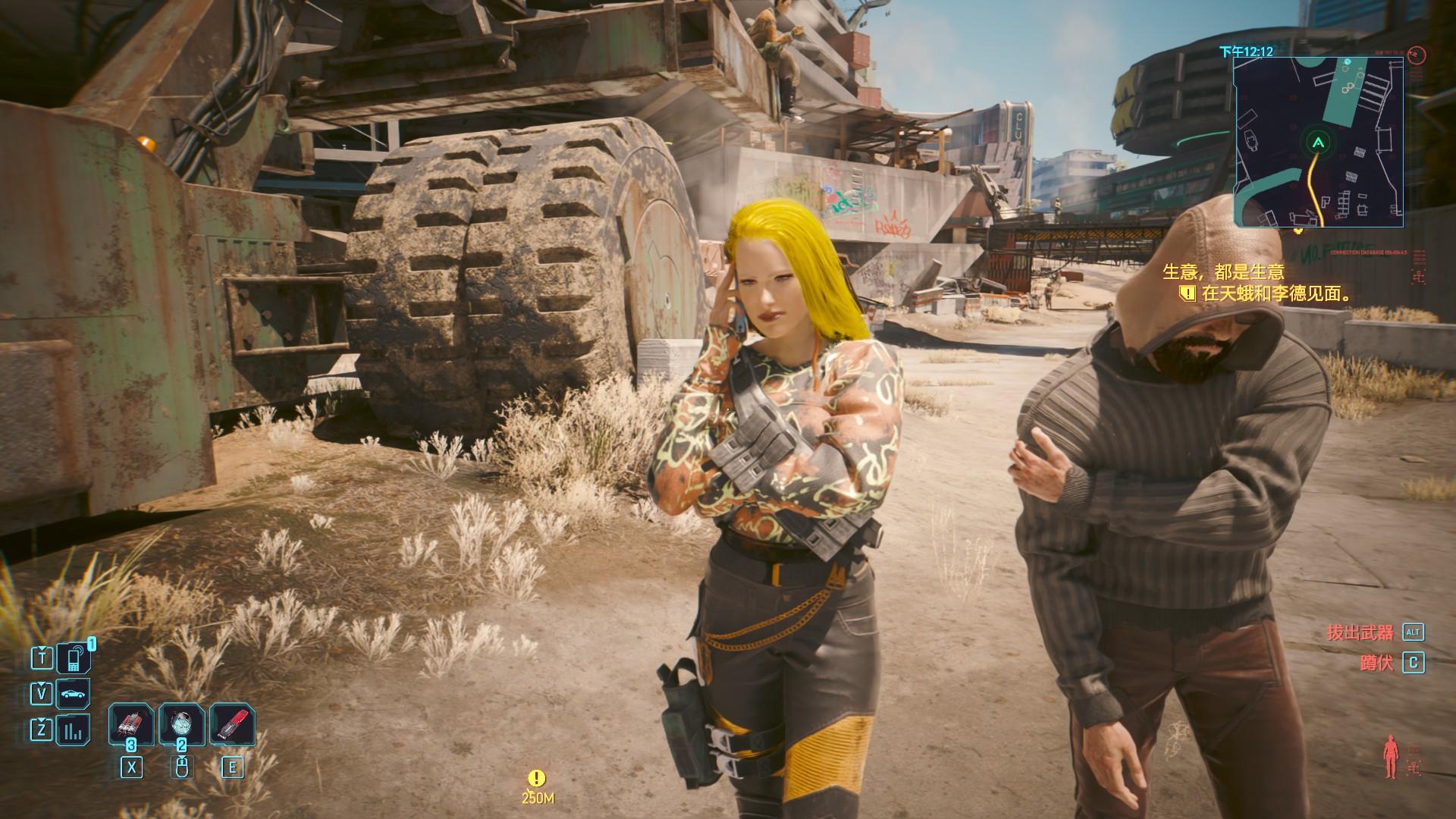
Task: Click the red body status figure icon
Action: click(1389, 757)
